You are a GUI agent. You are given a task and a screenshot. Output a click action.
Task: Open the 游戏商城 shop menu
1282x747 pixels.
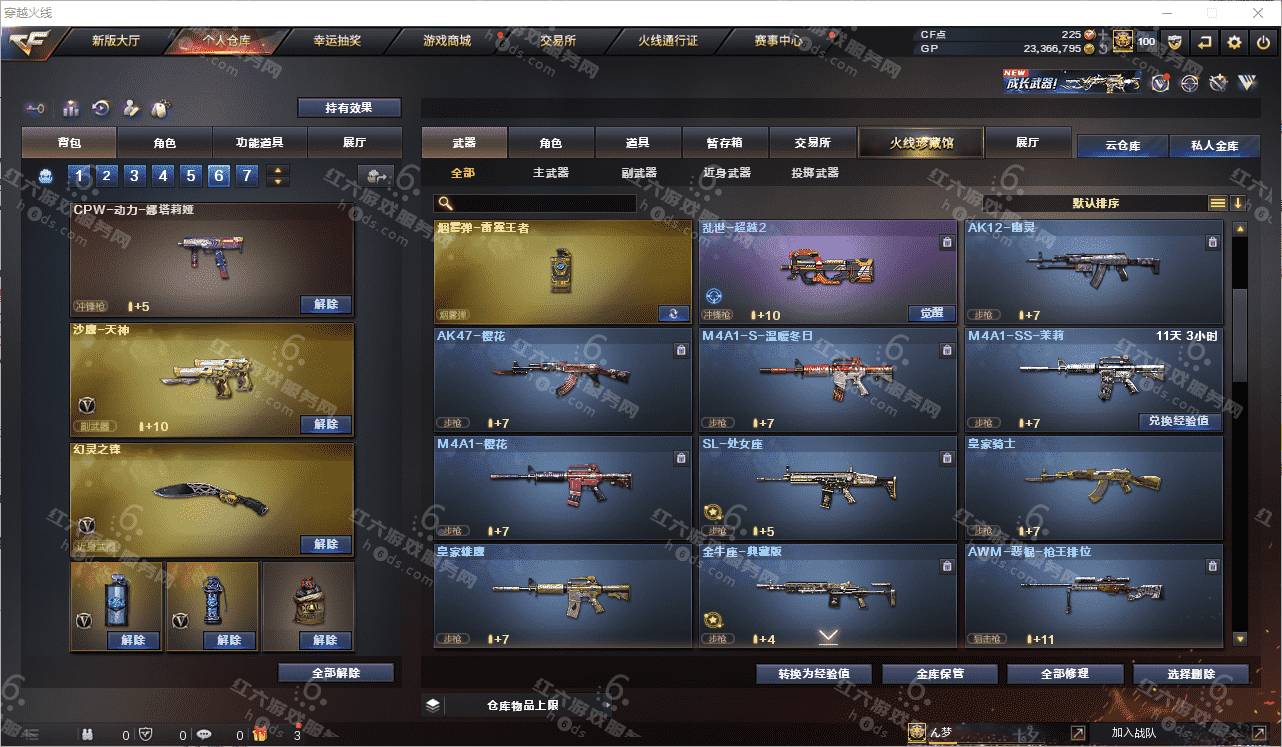[446, 41]
